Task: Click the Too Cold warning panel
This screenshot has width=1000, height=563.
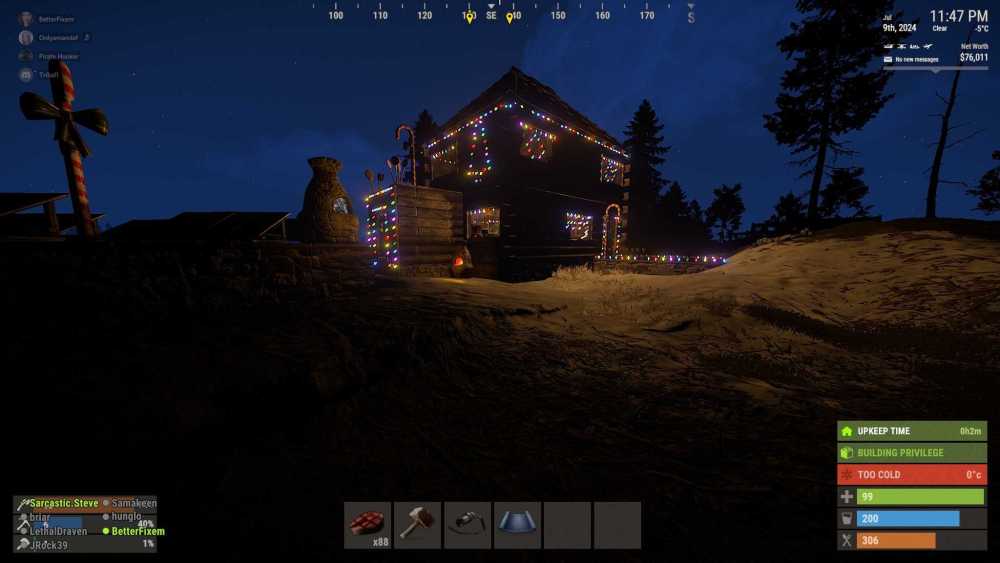Action: coord(911,474)
